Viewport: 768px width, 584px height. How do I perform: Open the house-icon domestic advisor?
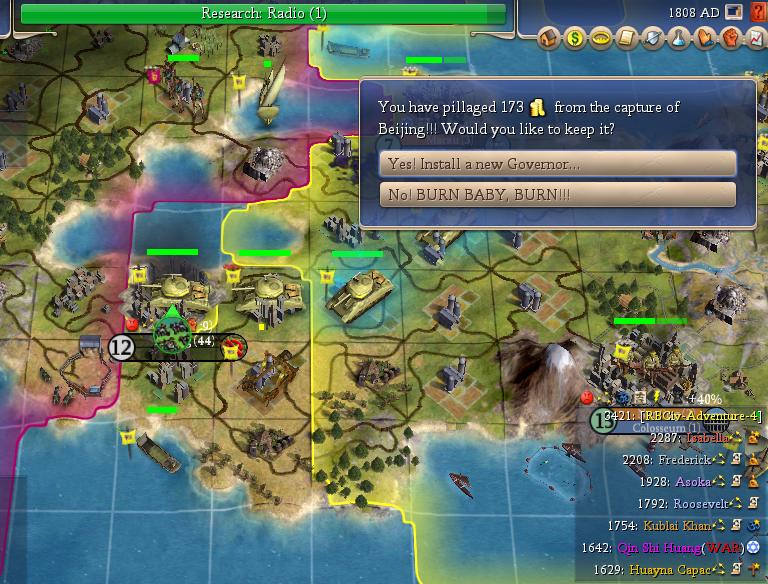click(x=548, y=39)
